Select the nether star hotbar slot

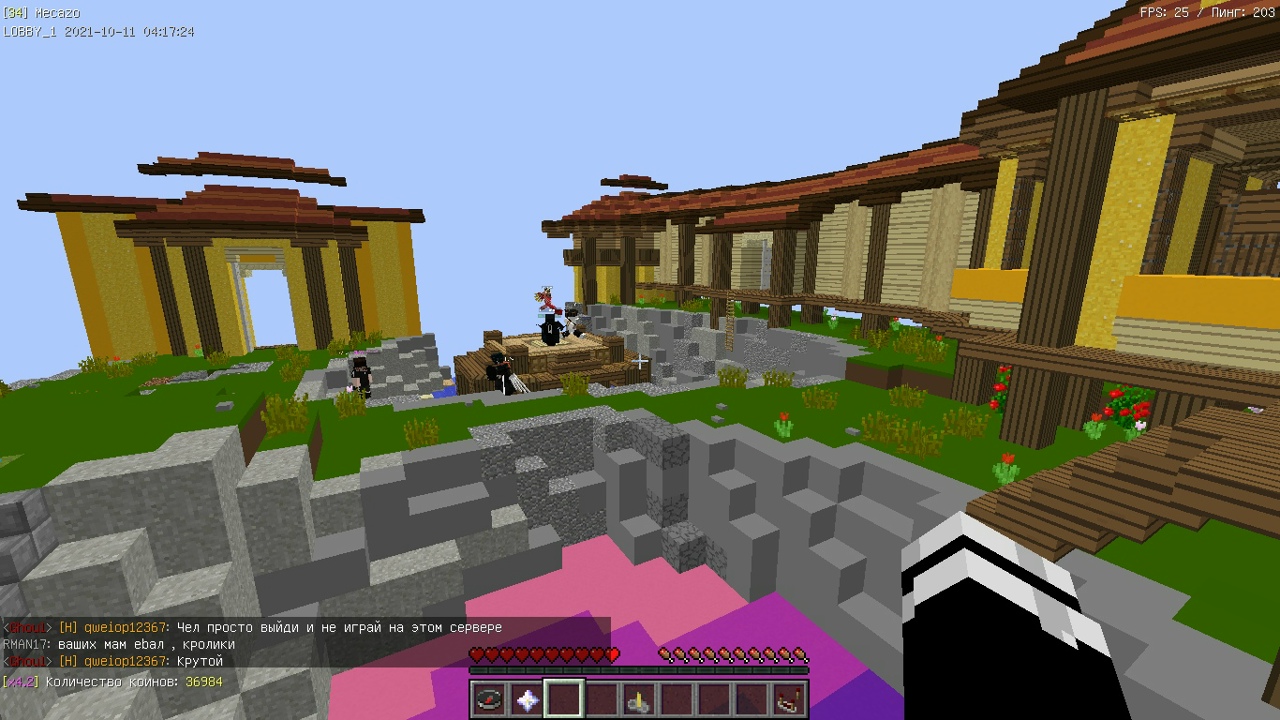tap(526, 699)
